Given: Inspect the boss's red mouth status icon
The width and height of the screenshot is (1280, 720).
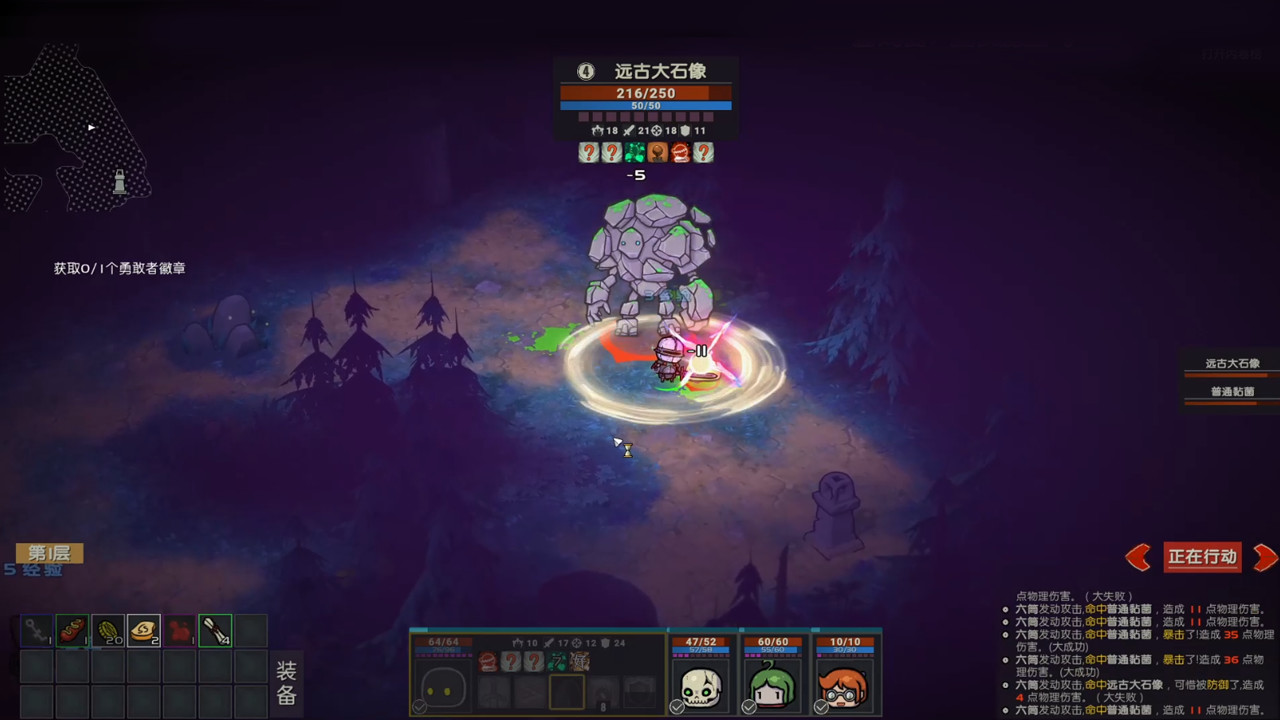Looking at the screenshot, I should (681, 152).
